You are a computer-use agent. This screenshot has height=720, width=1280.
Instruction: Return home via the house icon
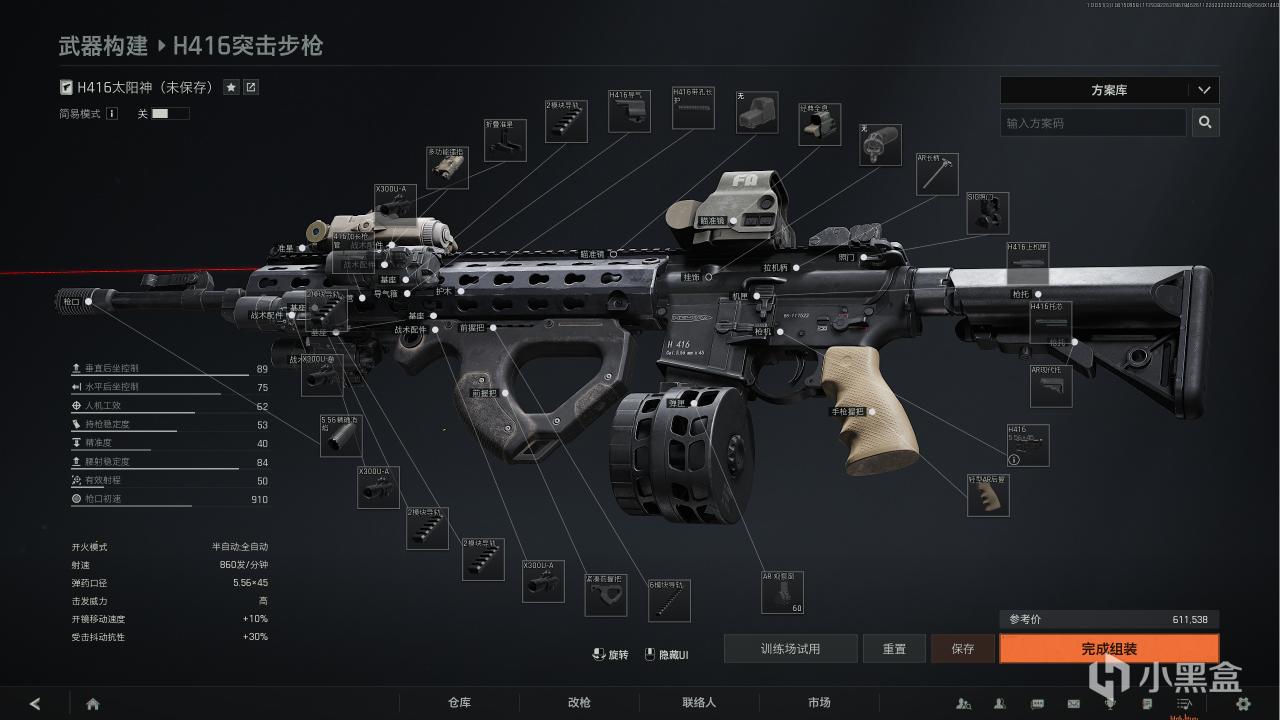pos(93,704)
